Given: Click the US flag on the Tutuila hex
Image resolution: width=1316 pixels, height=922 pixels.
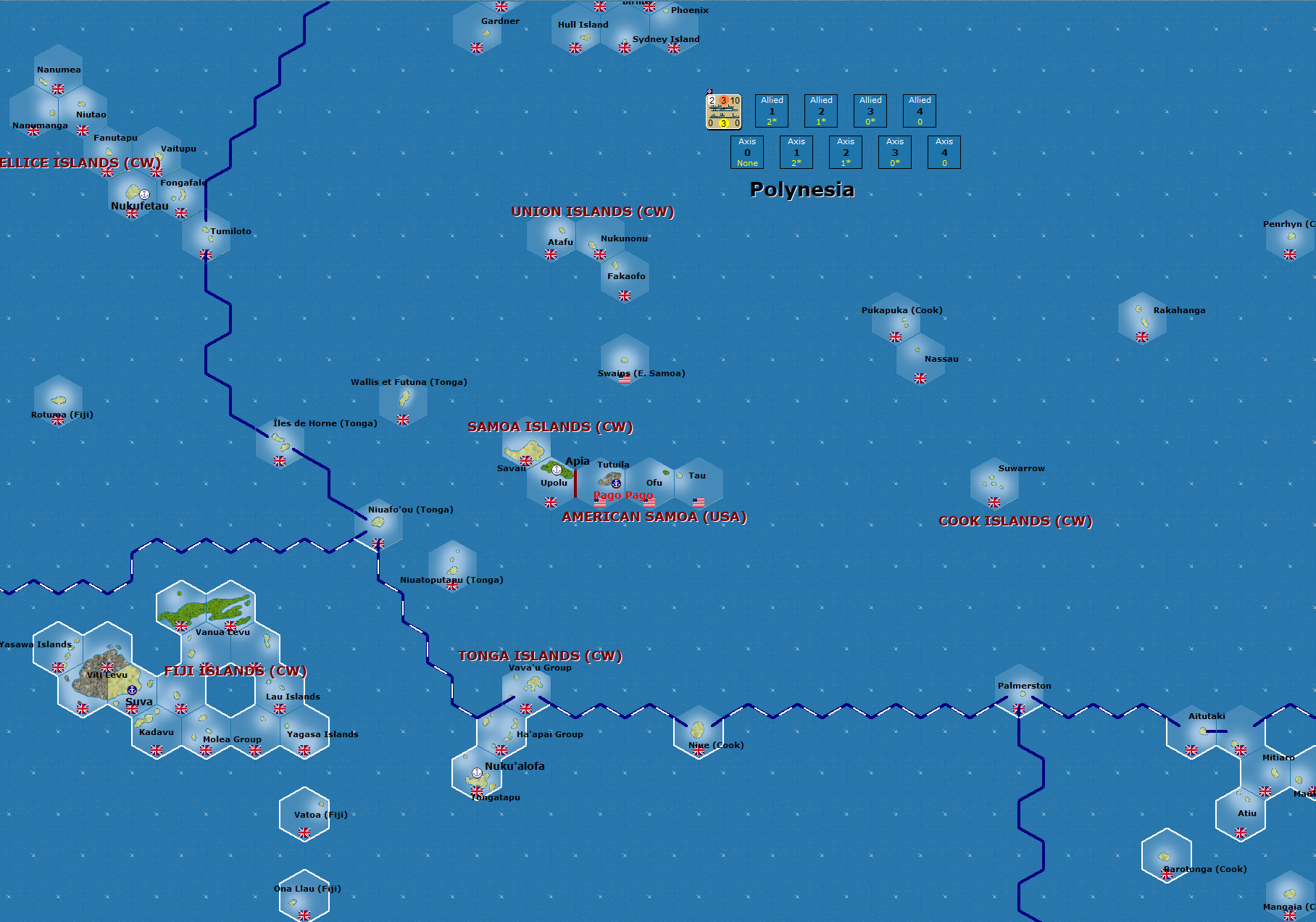Looking at the screenshot, I should [x=600, y=502].
